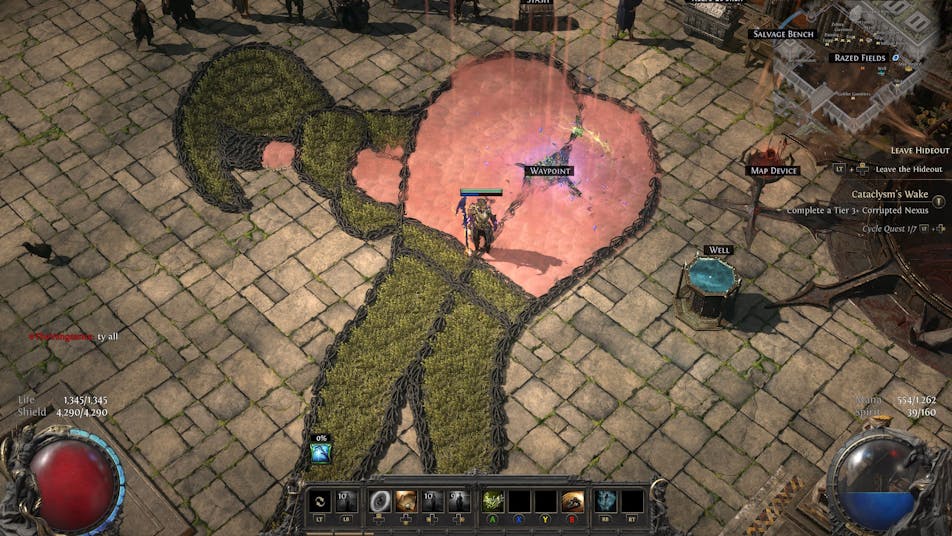
Task: Select the silhouette skill numbered 9
Action: pos(459,502)
